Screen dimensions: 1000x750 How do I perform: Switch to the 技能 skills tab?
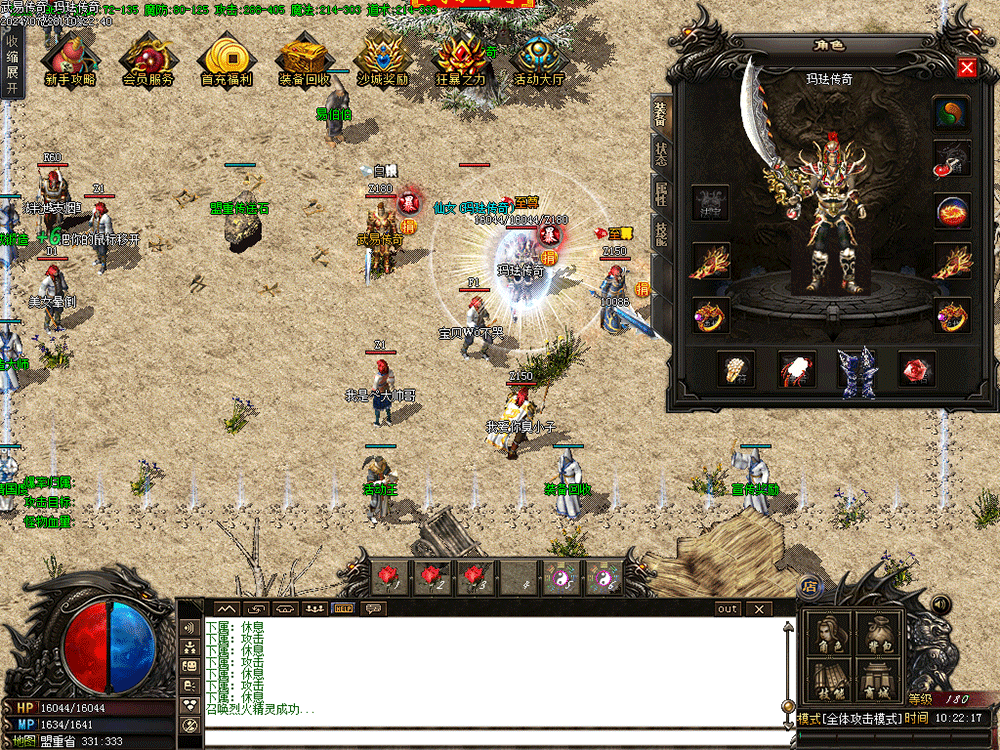tap(661, 234)
